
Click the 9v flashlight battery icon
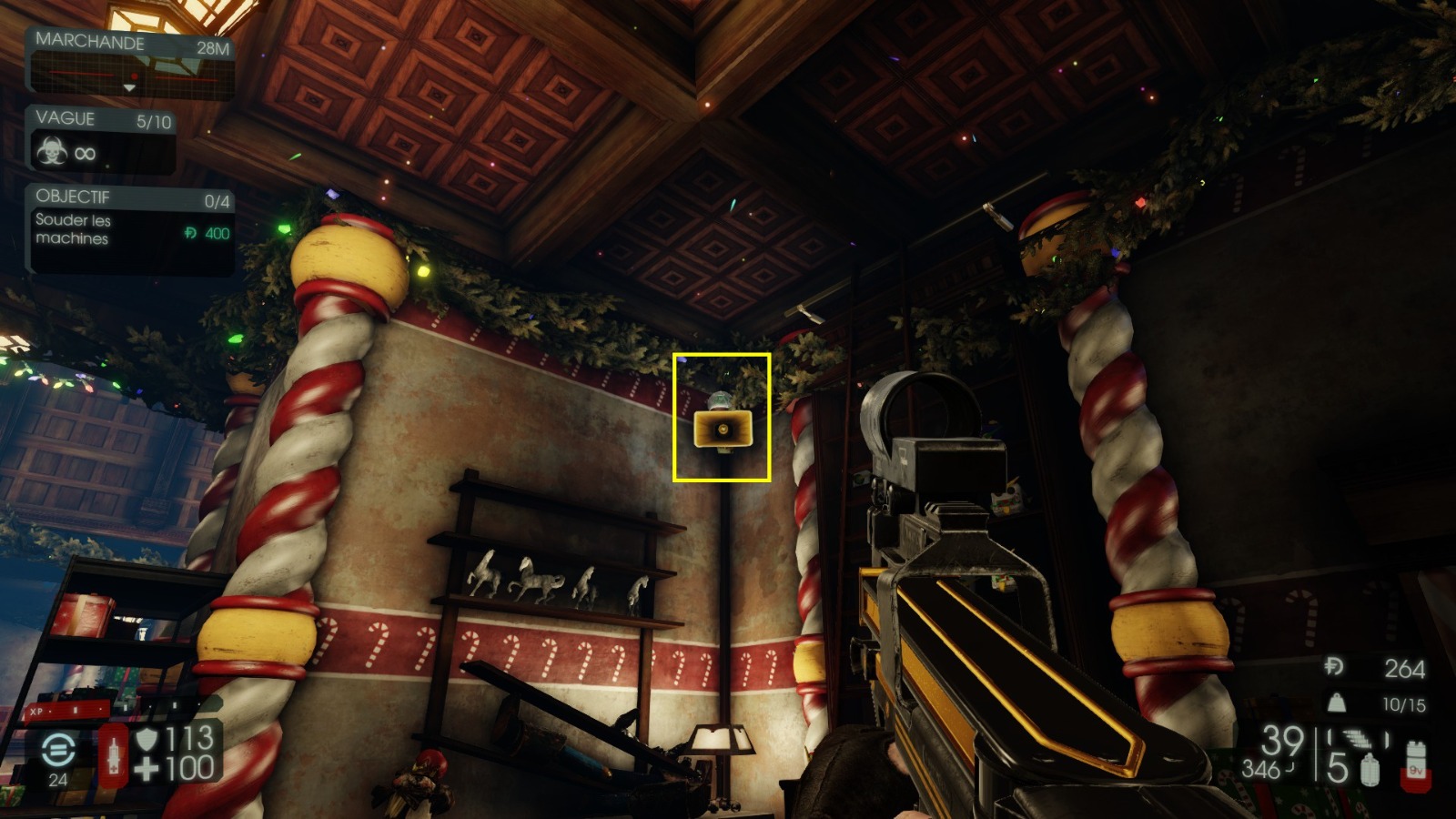click(1413, 764)
